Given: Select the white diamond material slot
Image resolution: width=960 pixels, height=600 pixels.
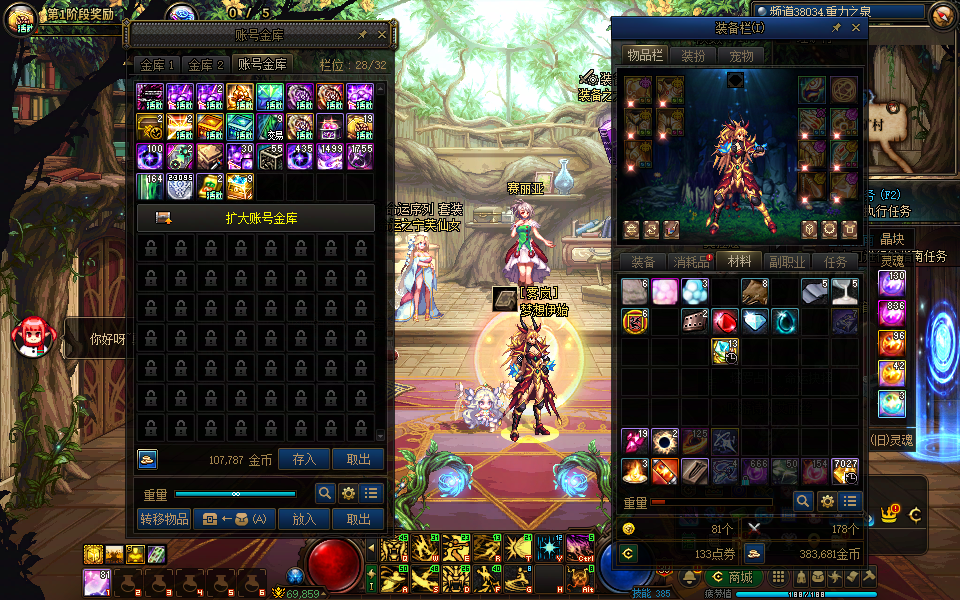Looking at the screenshot, I should pyautogui.click(x=755, y=321).
